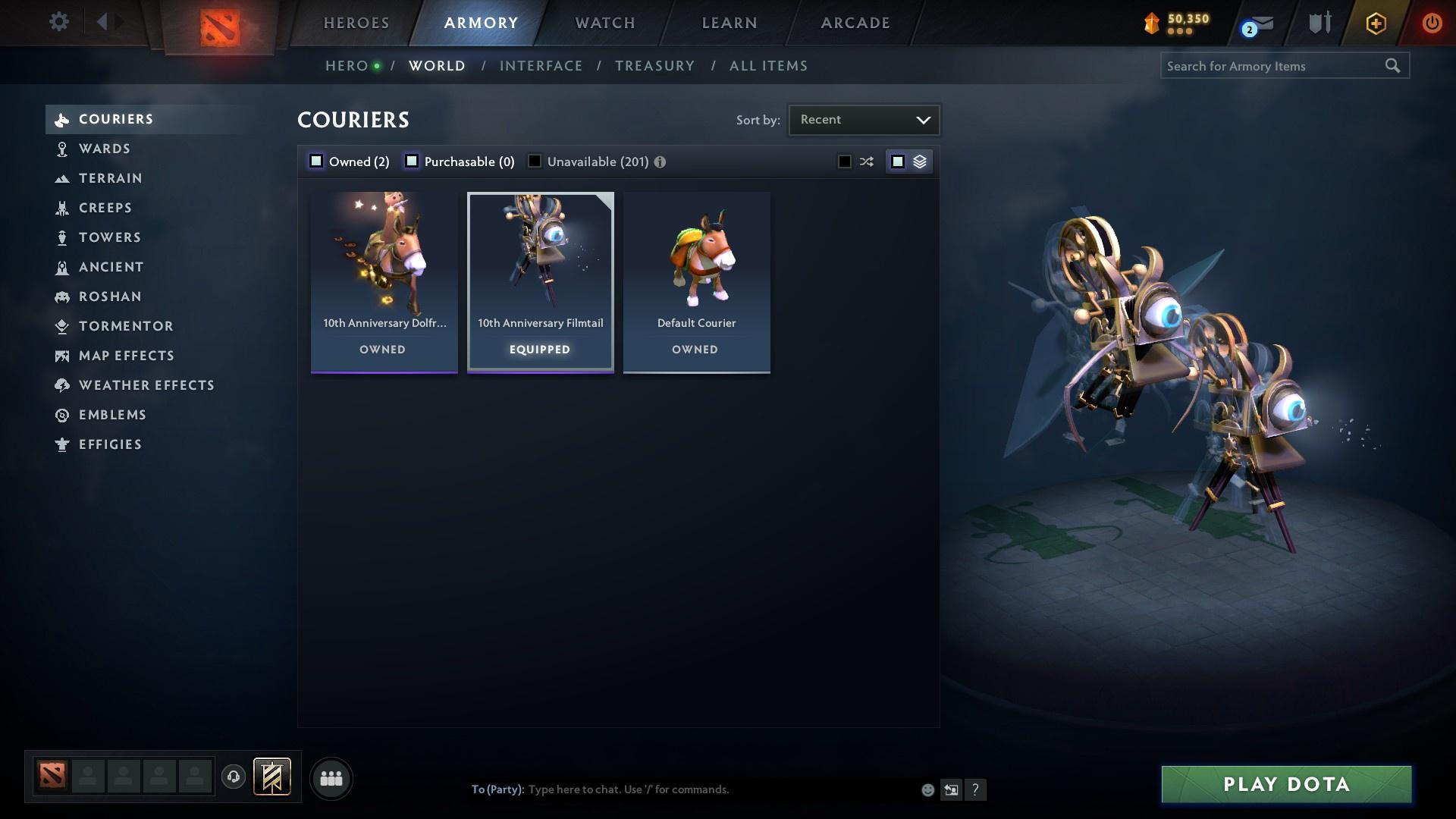Select the Effigies category

tap(111, 444)
